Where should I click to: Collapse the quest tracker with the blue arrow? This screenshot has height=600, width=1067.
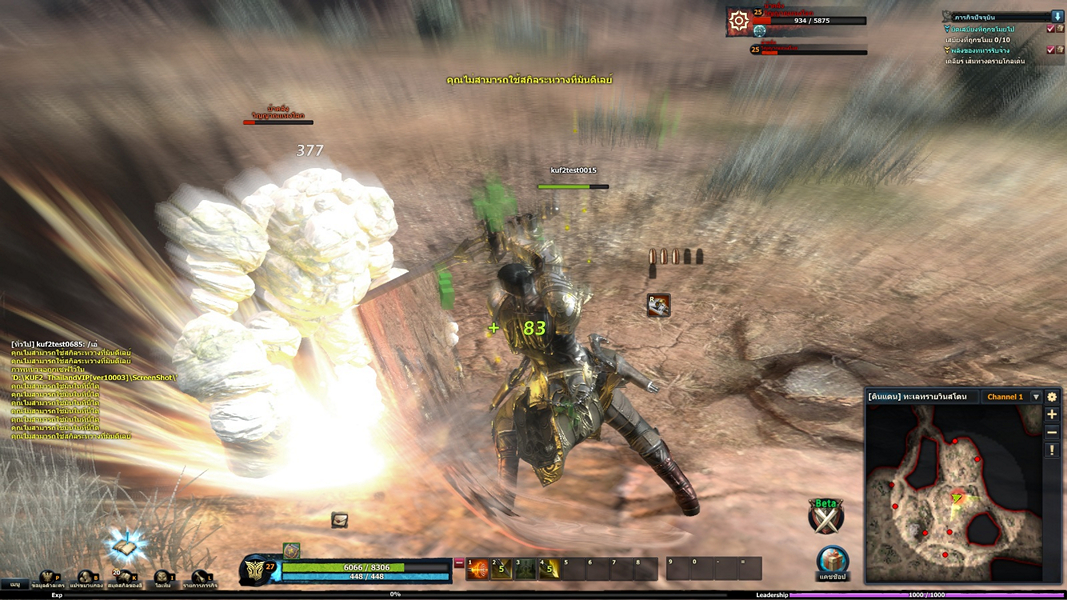click(x=1057, y=17)
